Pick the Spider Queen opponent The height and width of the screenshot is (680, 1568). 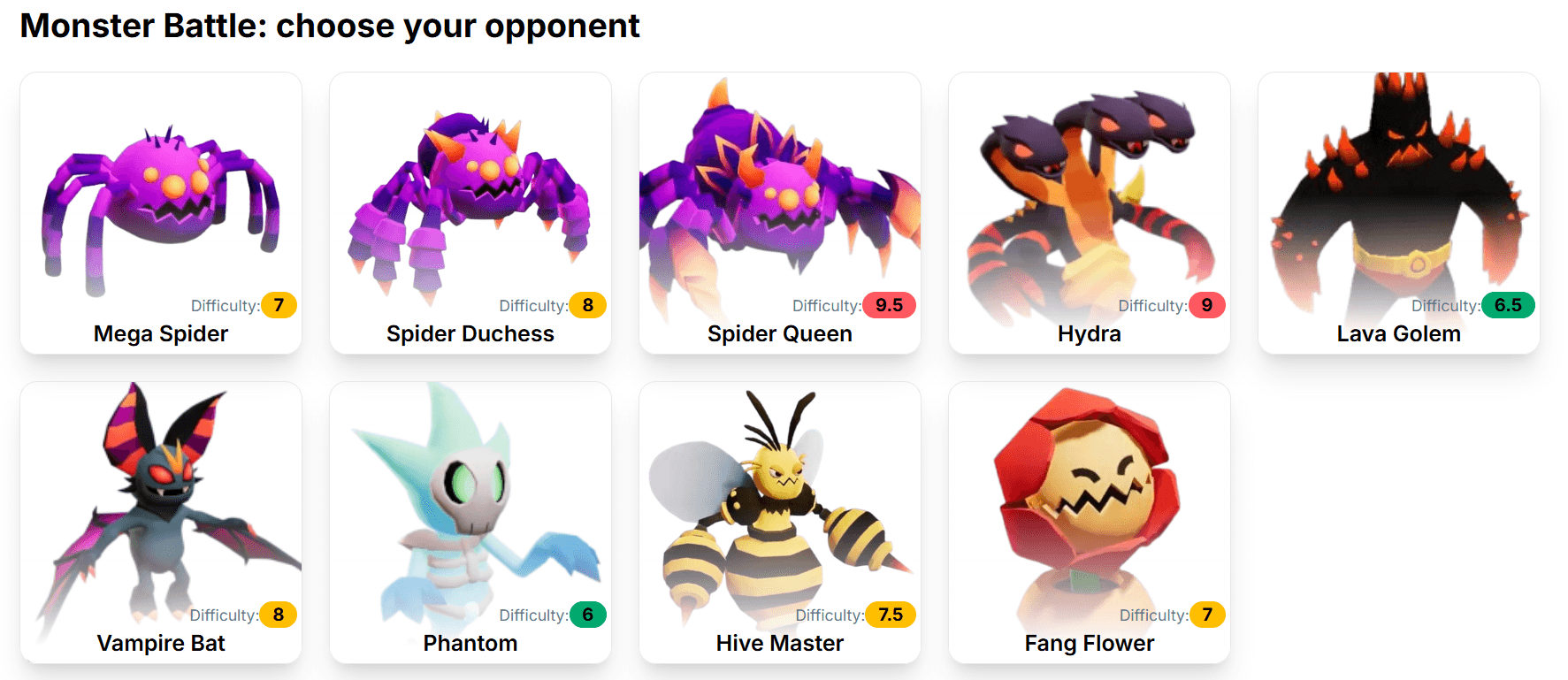tap(780, 213)
